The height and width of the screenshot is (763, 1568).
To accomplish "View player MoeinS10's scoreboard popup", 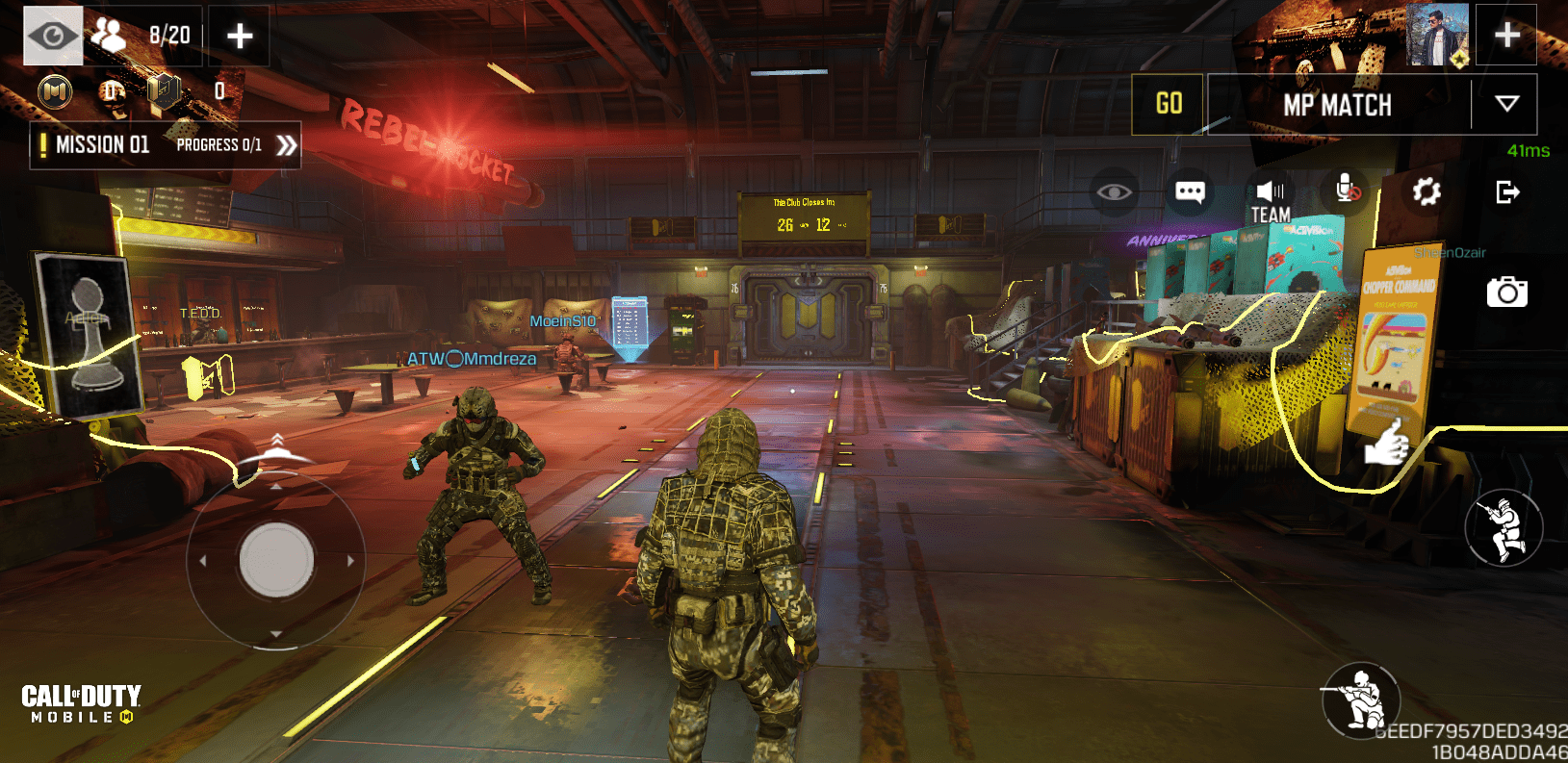I will (564, 320).
